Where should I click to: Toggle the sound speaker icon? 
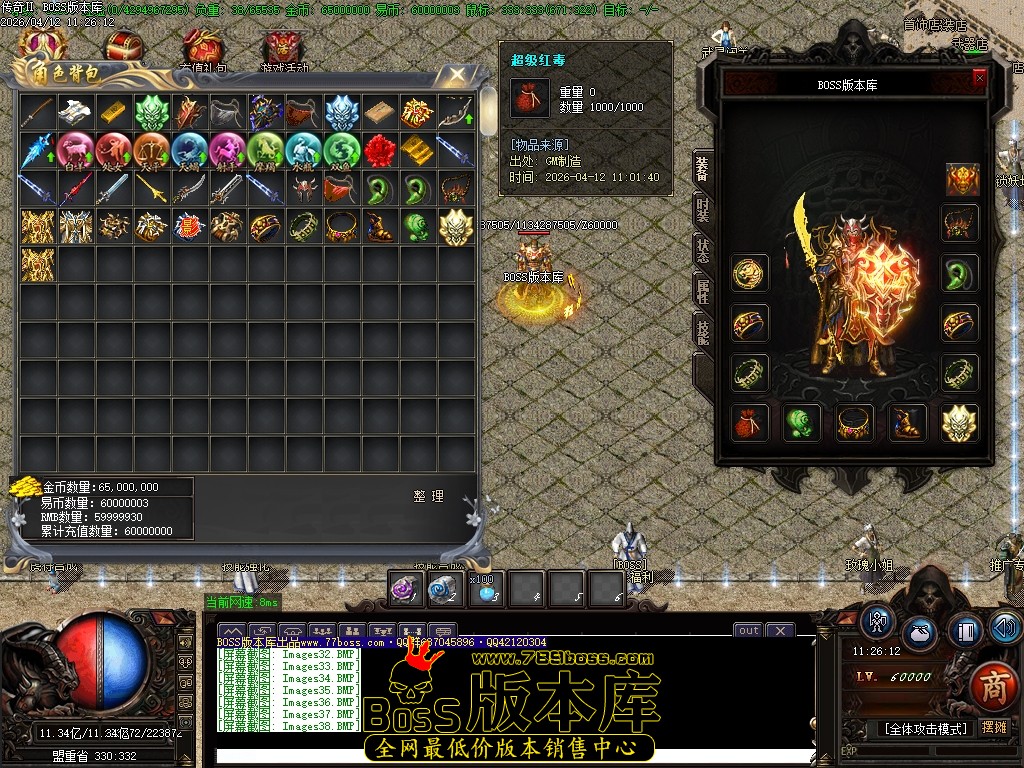pyautogui.click(x=1005, y=629)
